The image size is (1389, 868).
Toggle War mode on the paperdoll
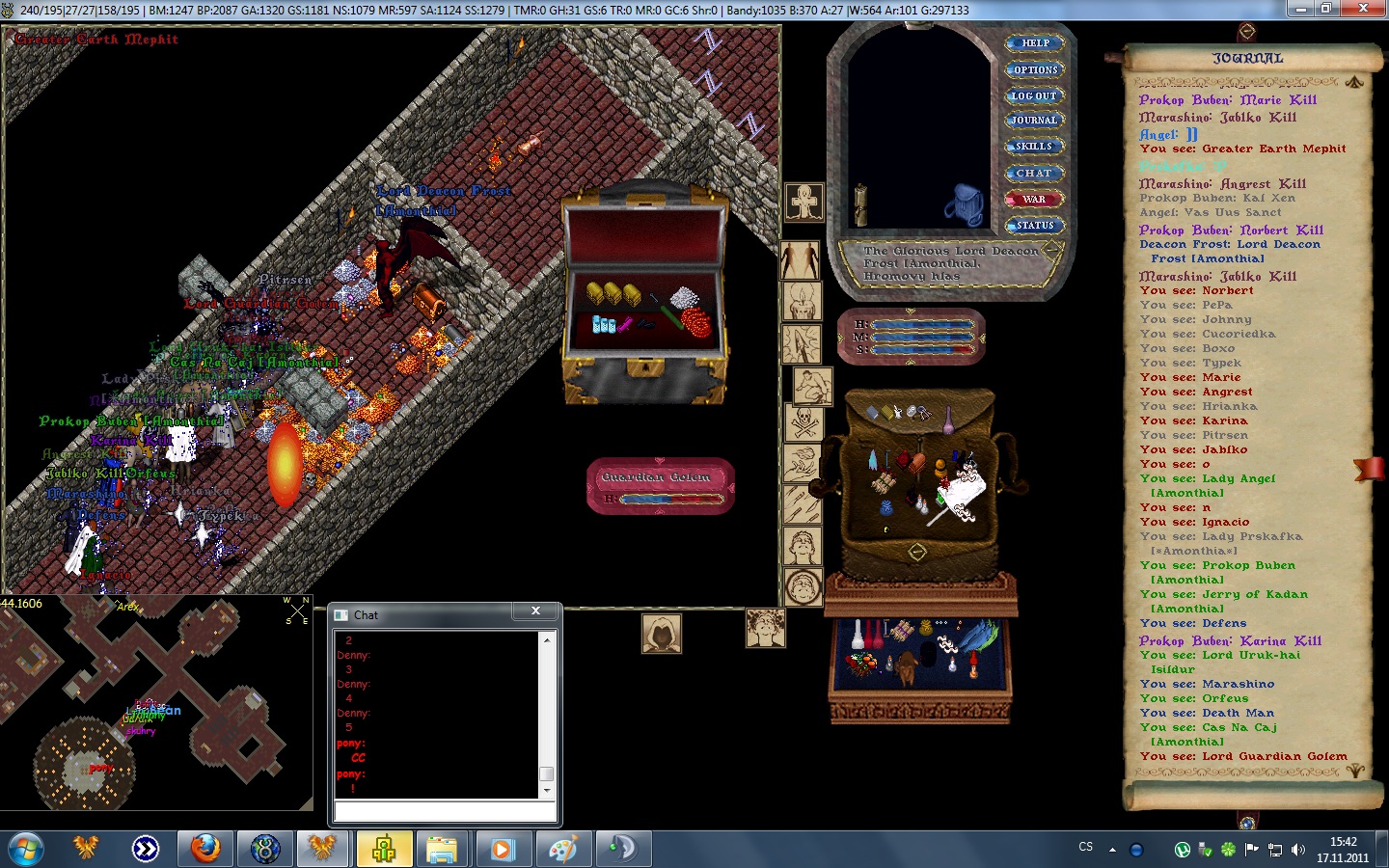tap(1034, 200)
